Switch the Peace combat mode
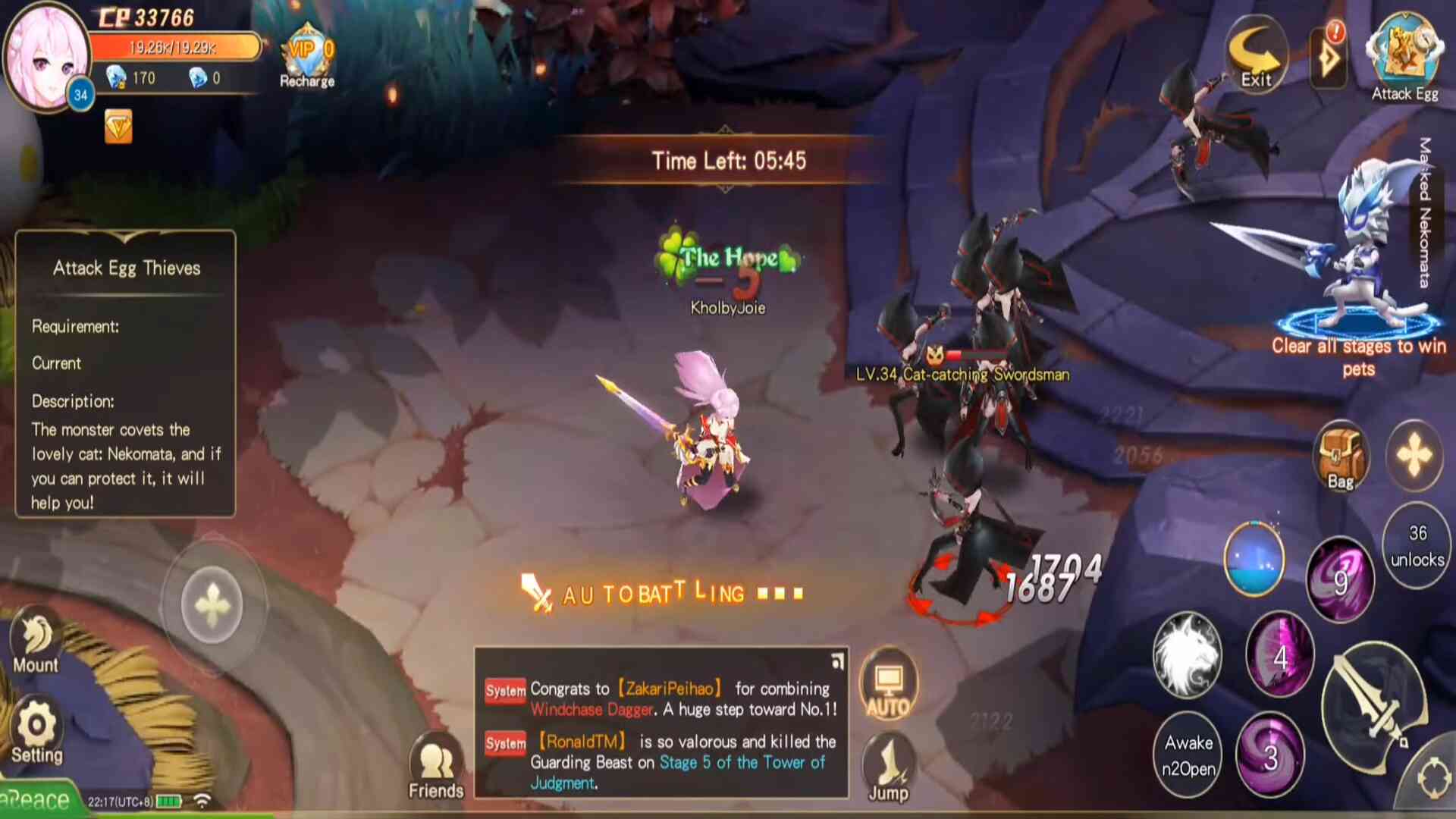The width and height of the screenshot is (1456, 819). (38, 800)
